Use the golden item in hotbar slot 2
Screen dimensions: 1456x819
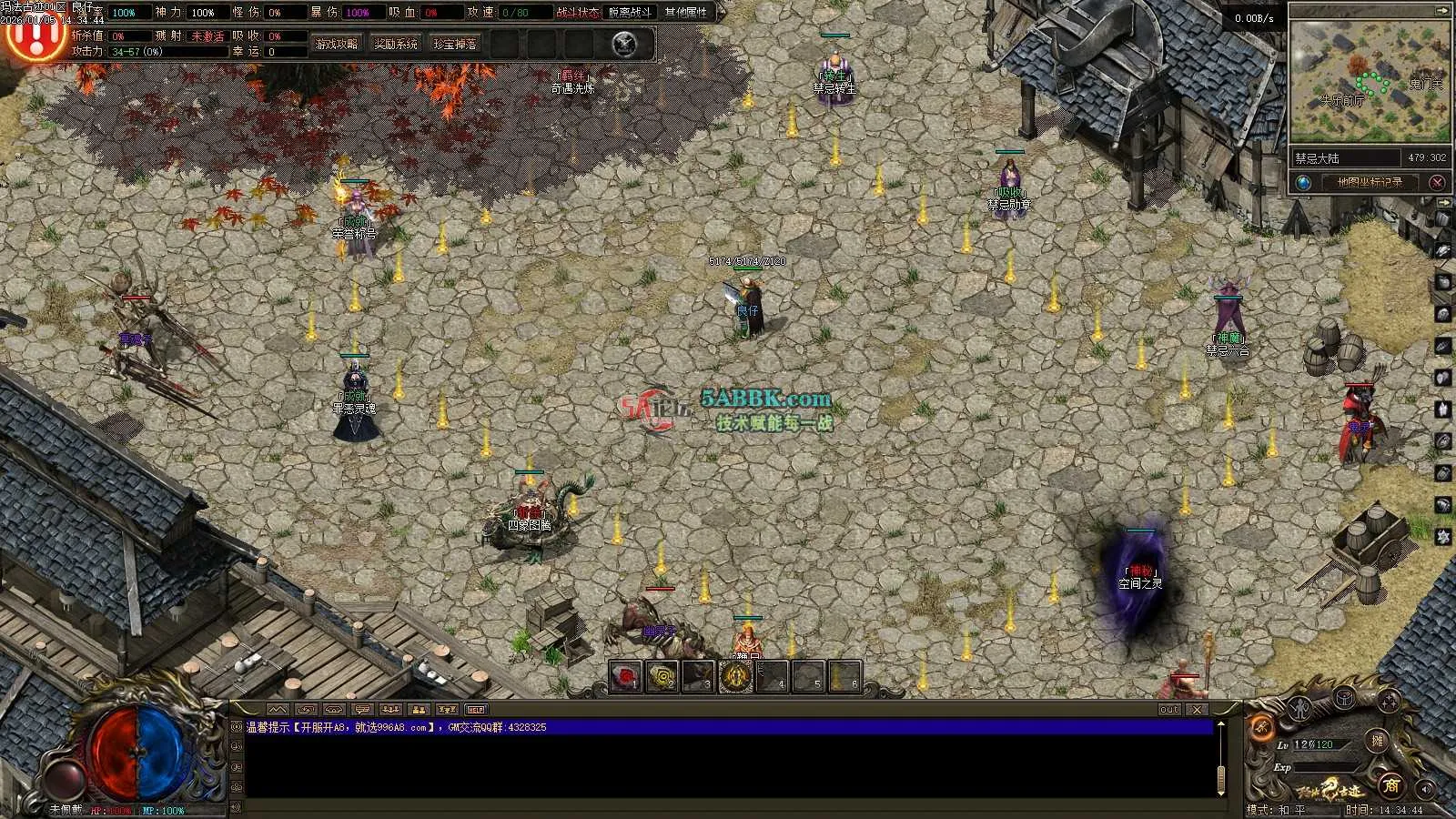[662, 677]
